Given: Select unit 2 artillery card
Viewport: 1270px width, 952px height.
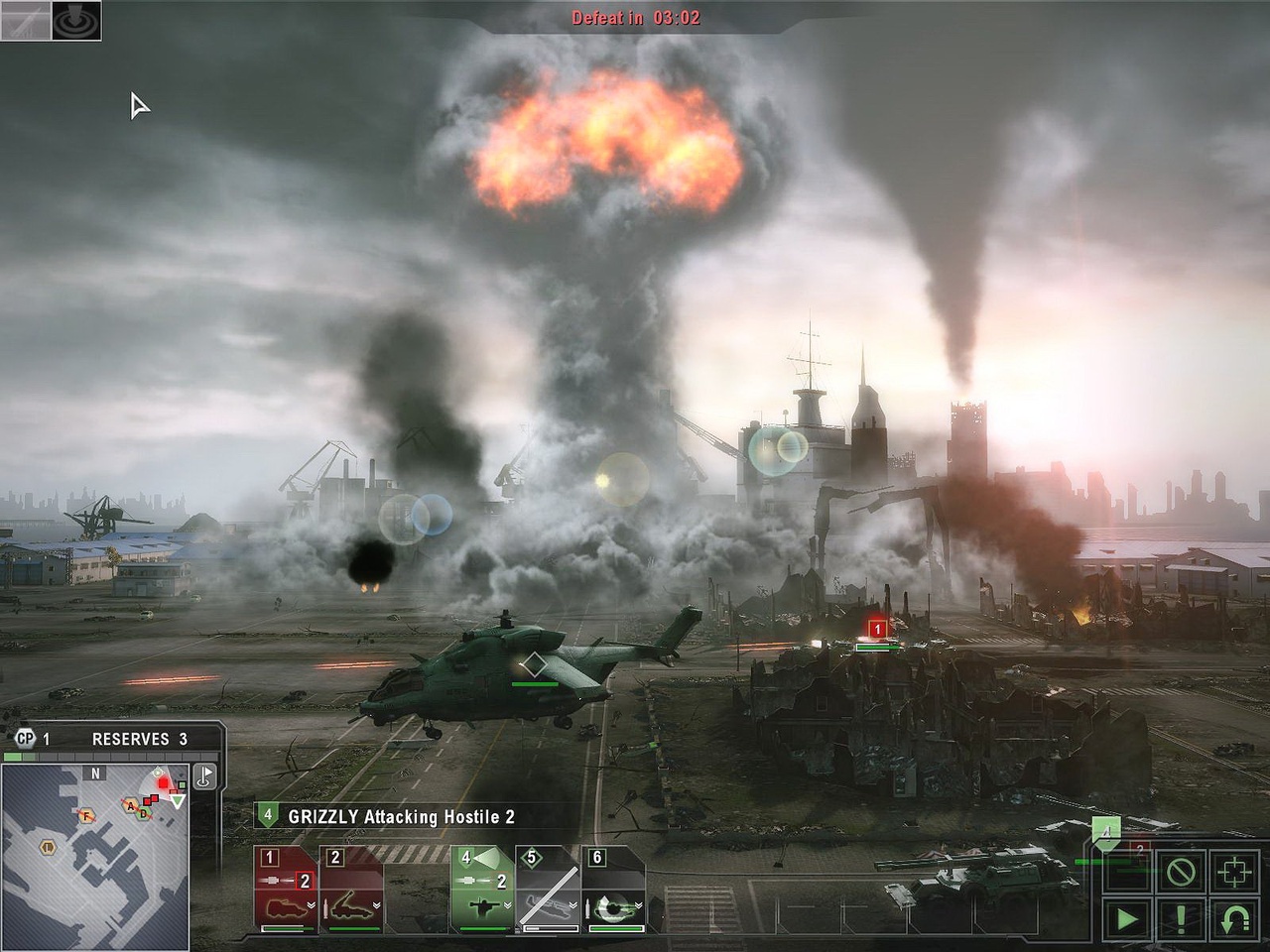Looking at the screenshot, I should tap(351, 889).
